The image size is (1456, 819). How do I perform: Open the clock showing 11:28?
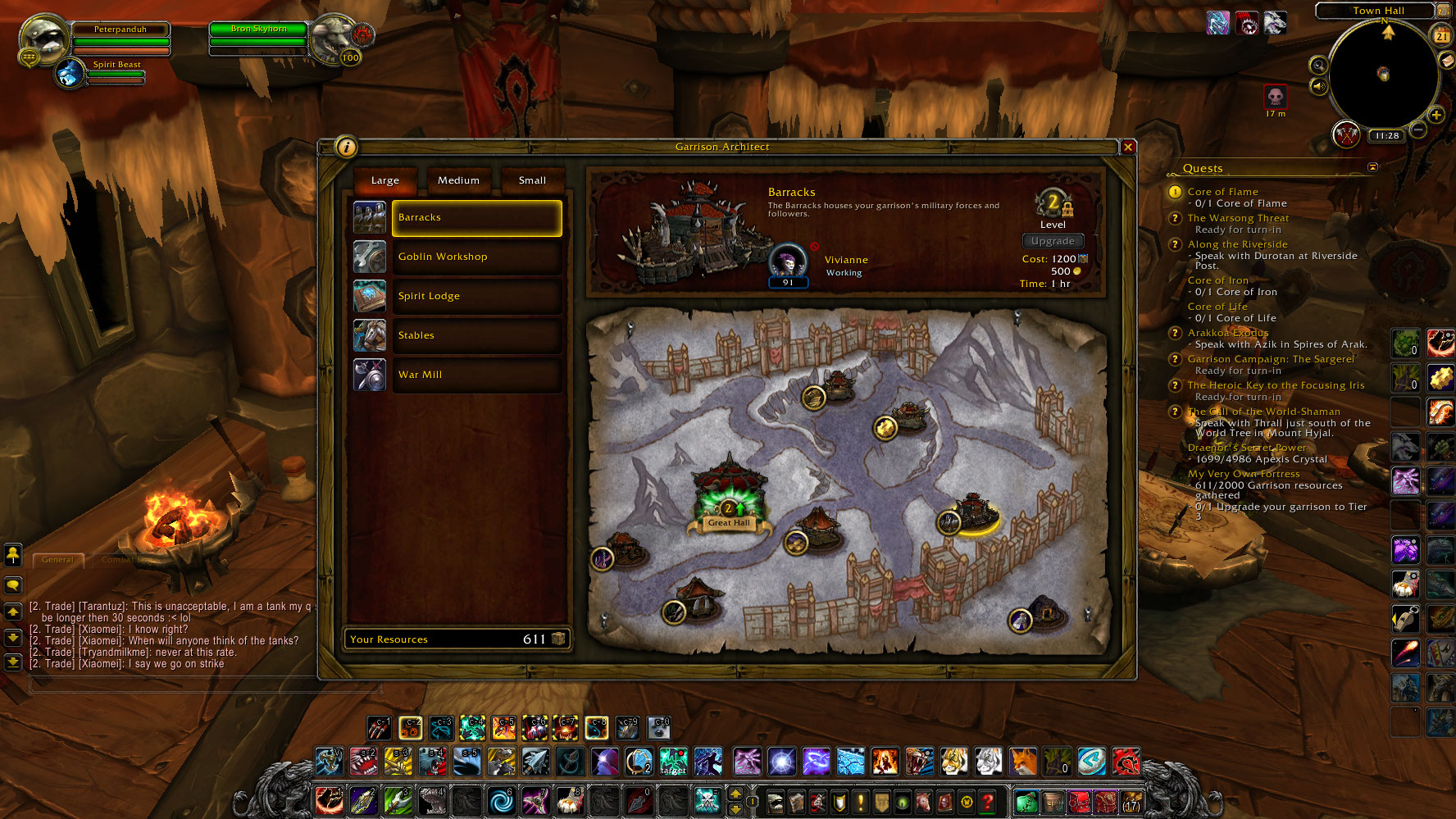click(x=1387, y=136)
